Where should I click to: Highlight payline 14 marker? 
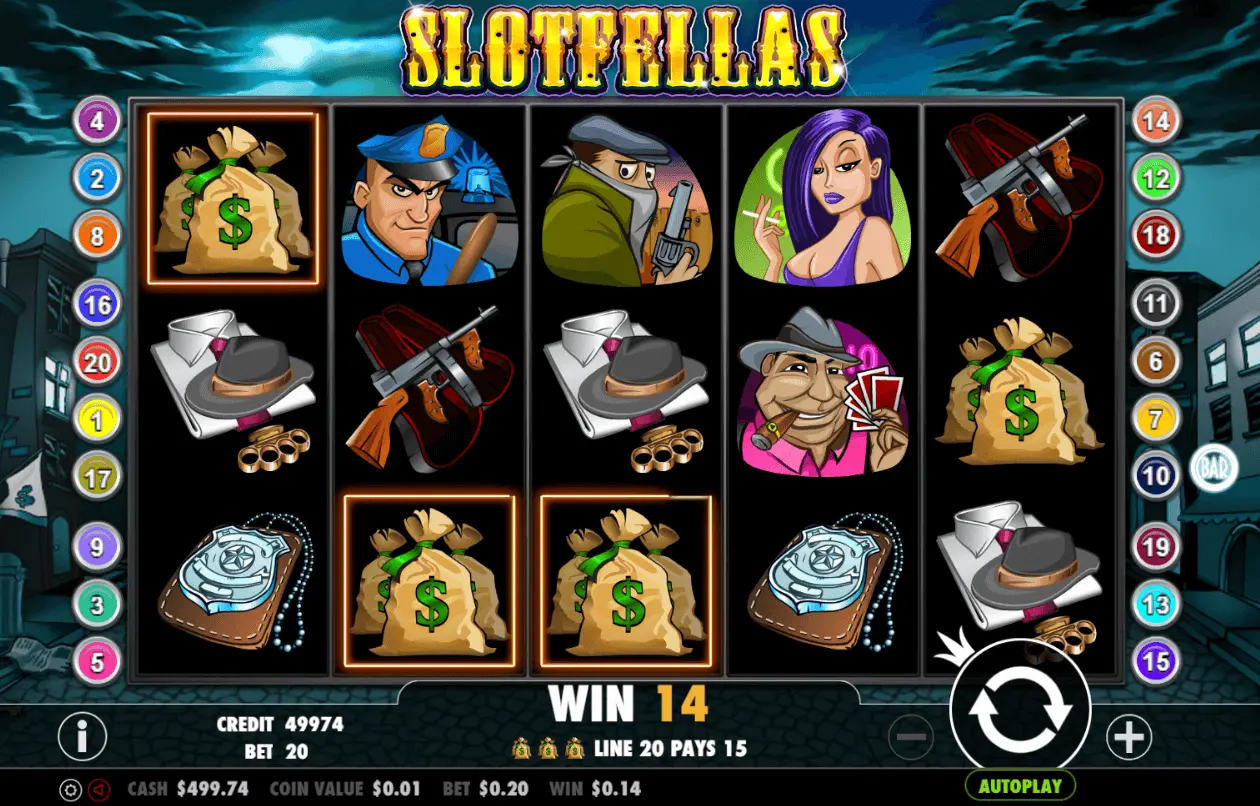1156,123
